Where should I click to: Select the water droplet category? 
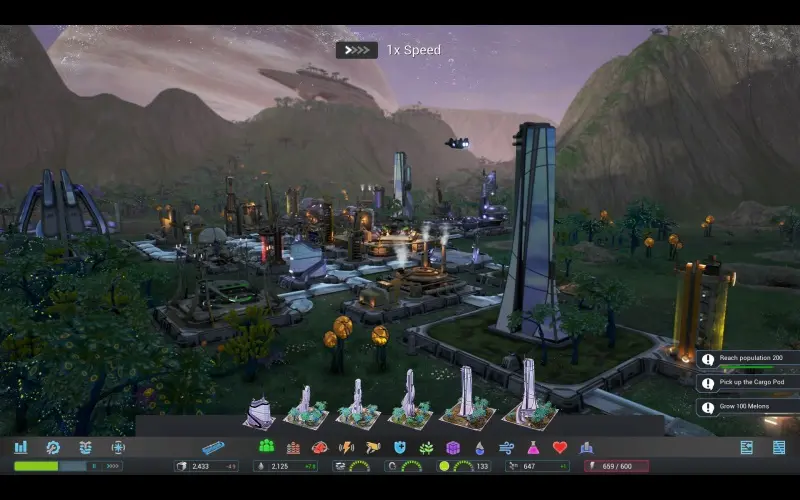(x=479, y=447)
